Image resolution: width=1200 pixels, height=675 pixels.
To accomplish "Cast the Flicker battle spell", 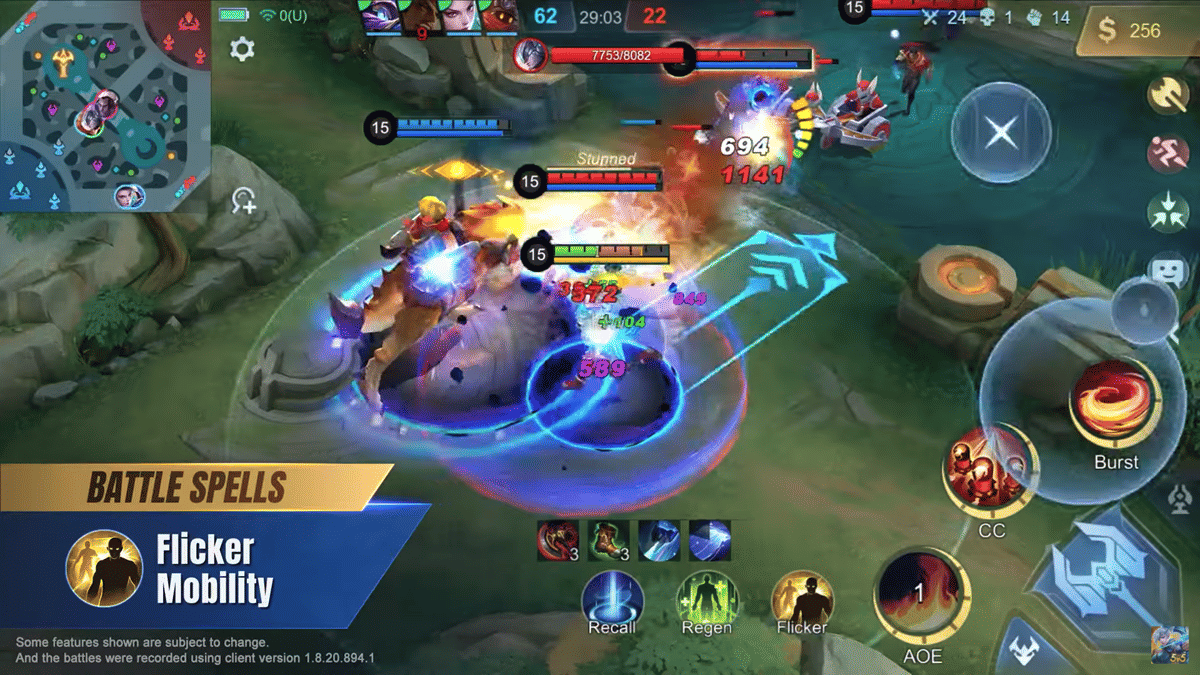I will point(802,601).
